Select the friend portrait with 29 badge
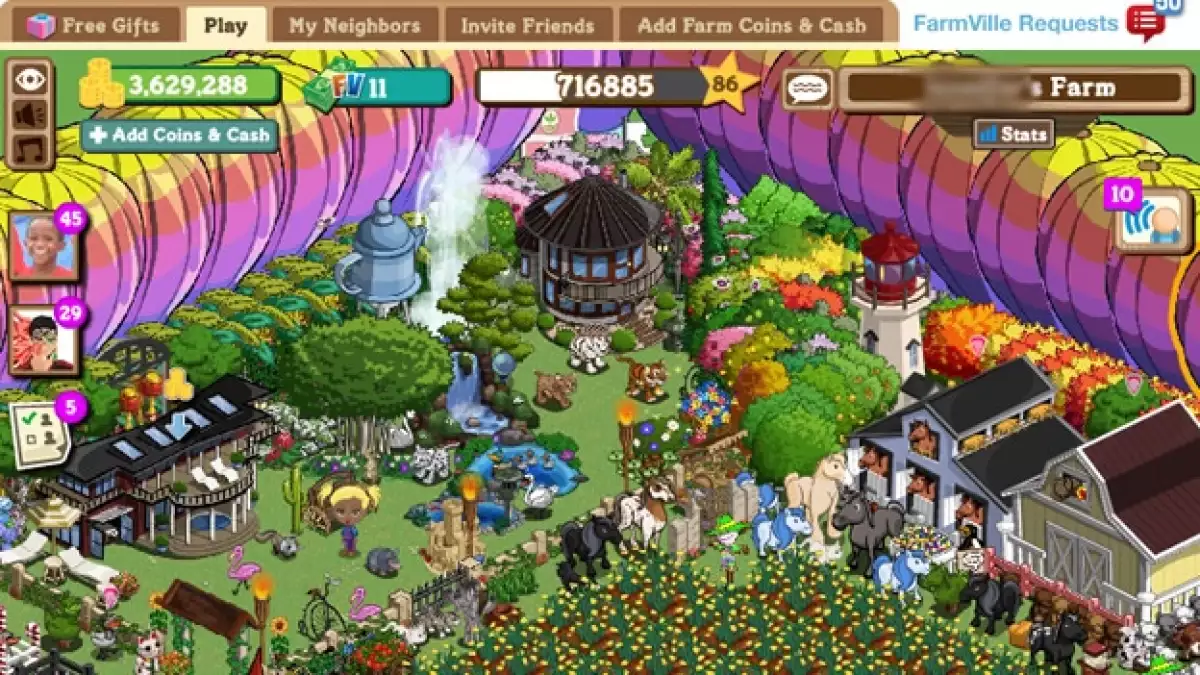The image size is (1200, 675). pyautogui.click(x=43, y=340)
